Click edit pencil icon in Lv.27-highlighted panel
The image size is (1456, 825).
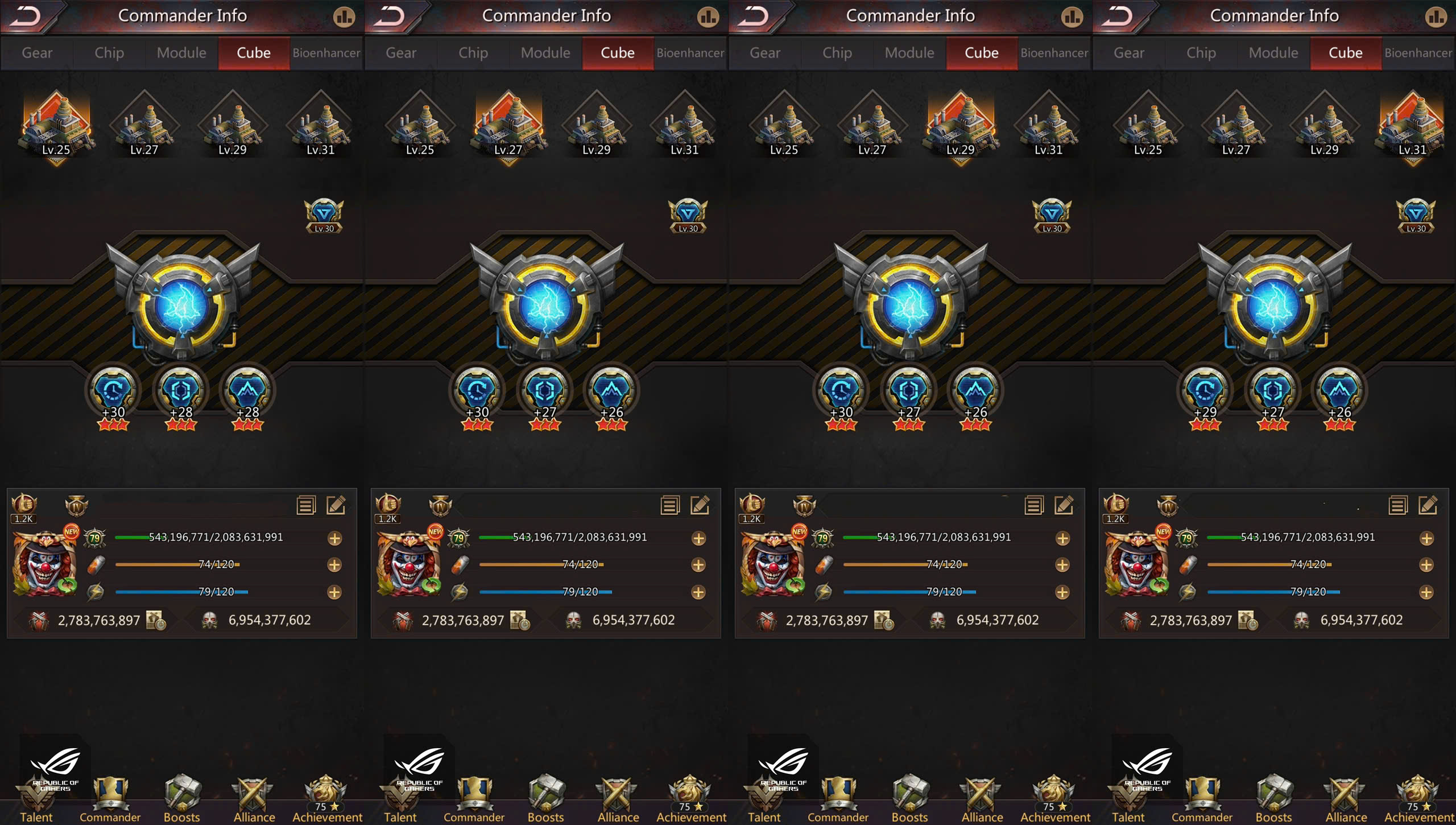700,505
